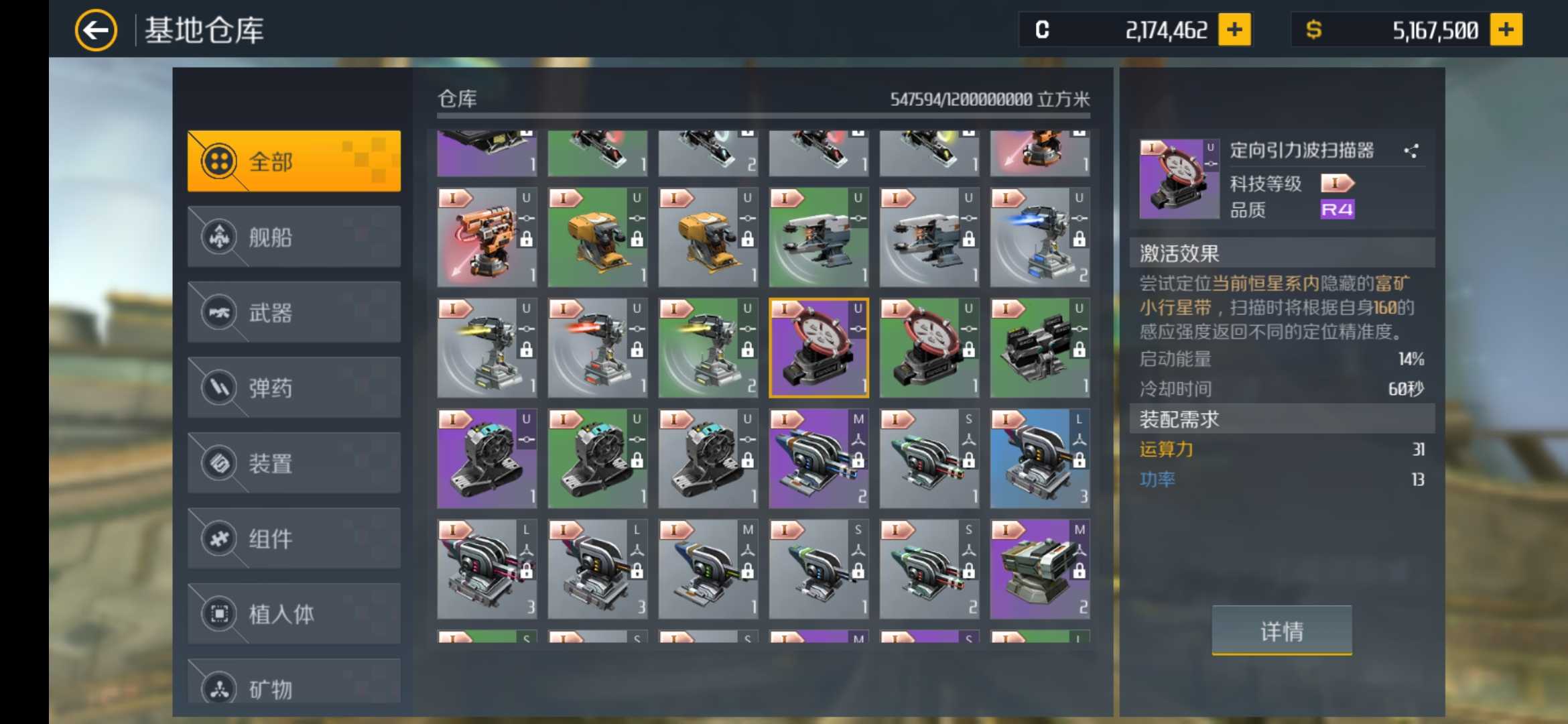The image size is (1568, 724).
Task: Select the purple-background cyan fan device slot
Action: tap(487, 459)
